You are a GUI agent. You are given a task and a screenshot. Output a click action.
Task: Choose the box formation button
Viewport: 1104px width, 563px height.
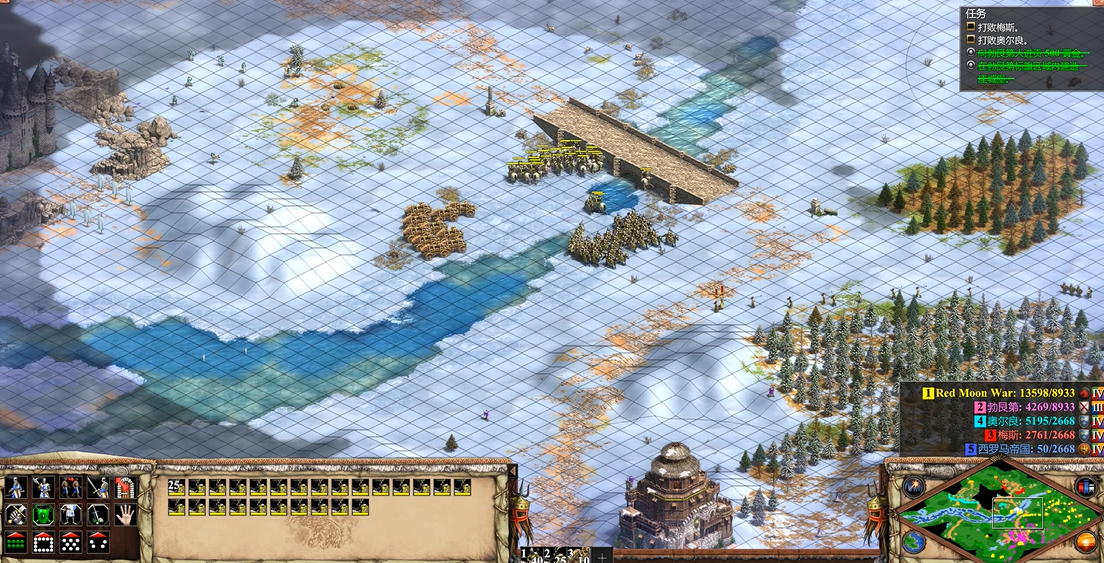click(43, 541)
